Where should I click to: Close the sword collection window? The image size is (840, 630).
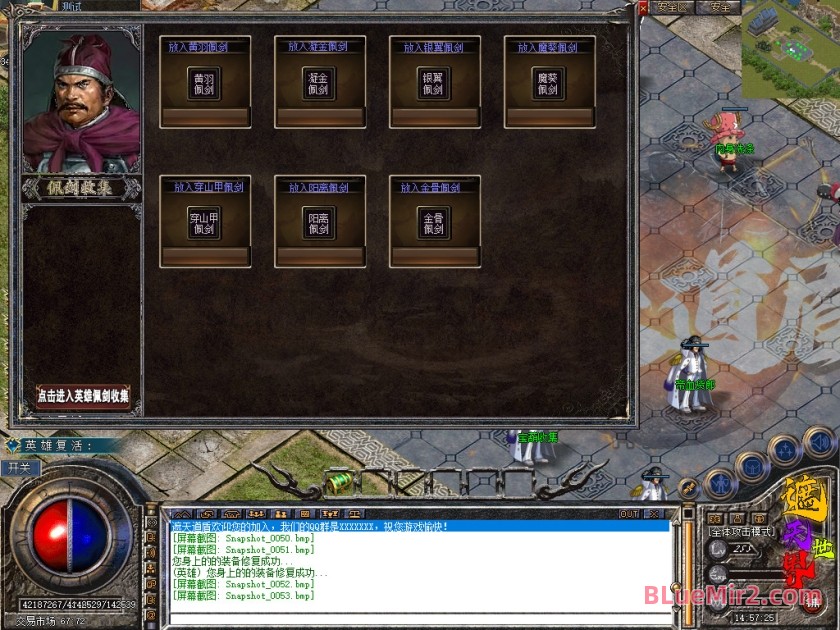click(x=643, y=10)
